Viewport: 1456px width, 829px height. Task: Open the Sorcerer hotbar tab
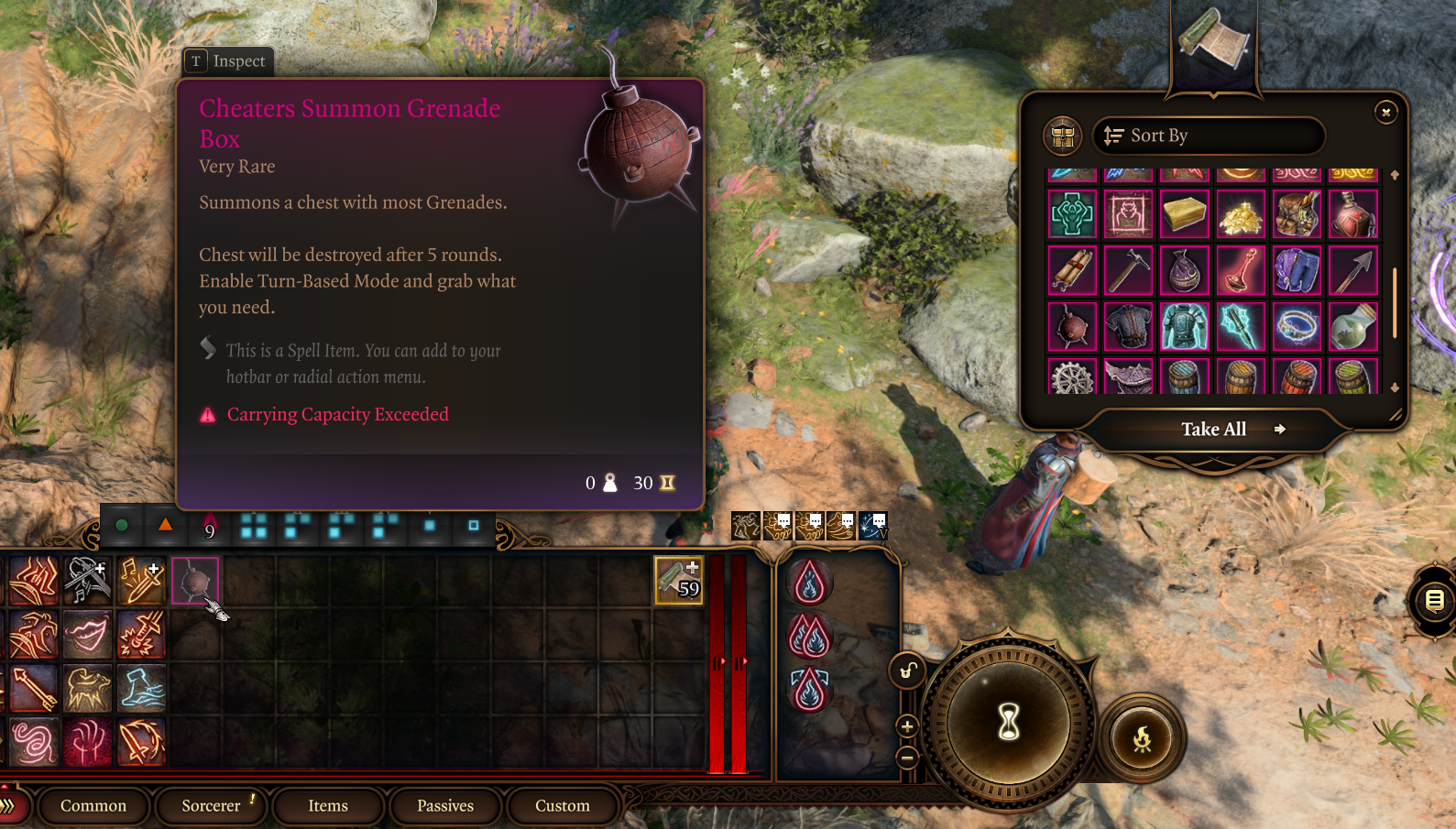211,806
